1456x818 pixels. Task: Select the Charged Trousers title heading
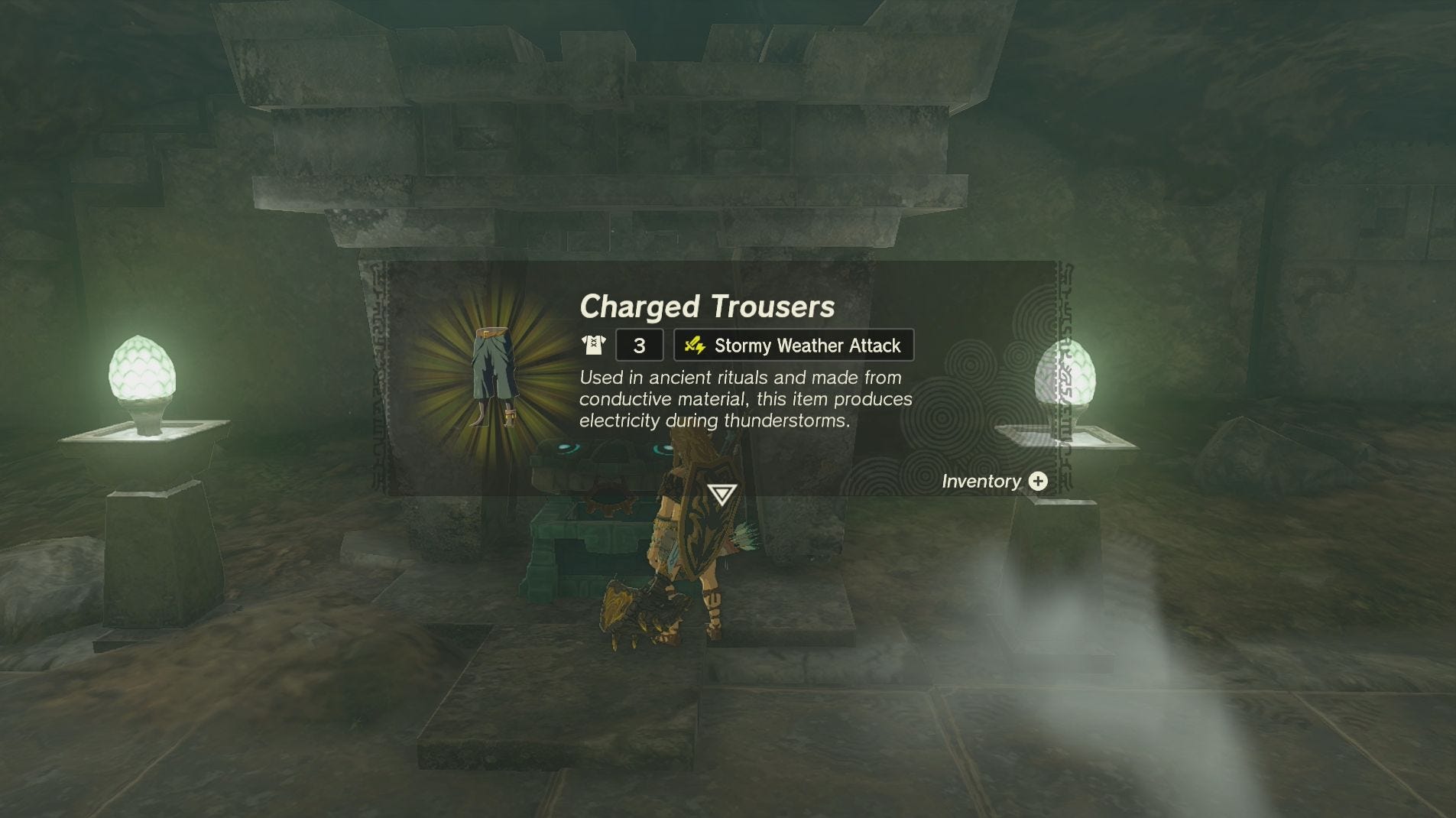[707, 307]
